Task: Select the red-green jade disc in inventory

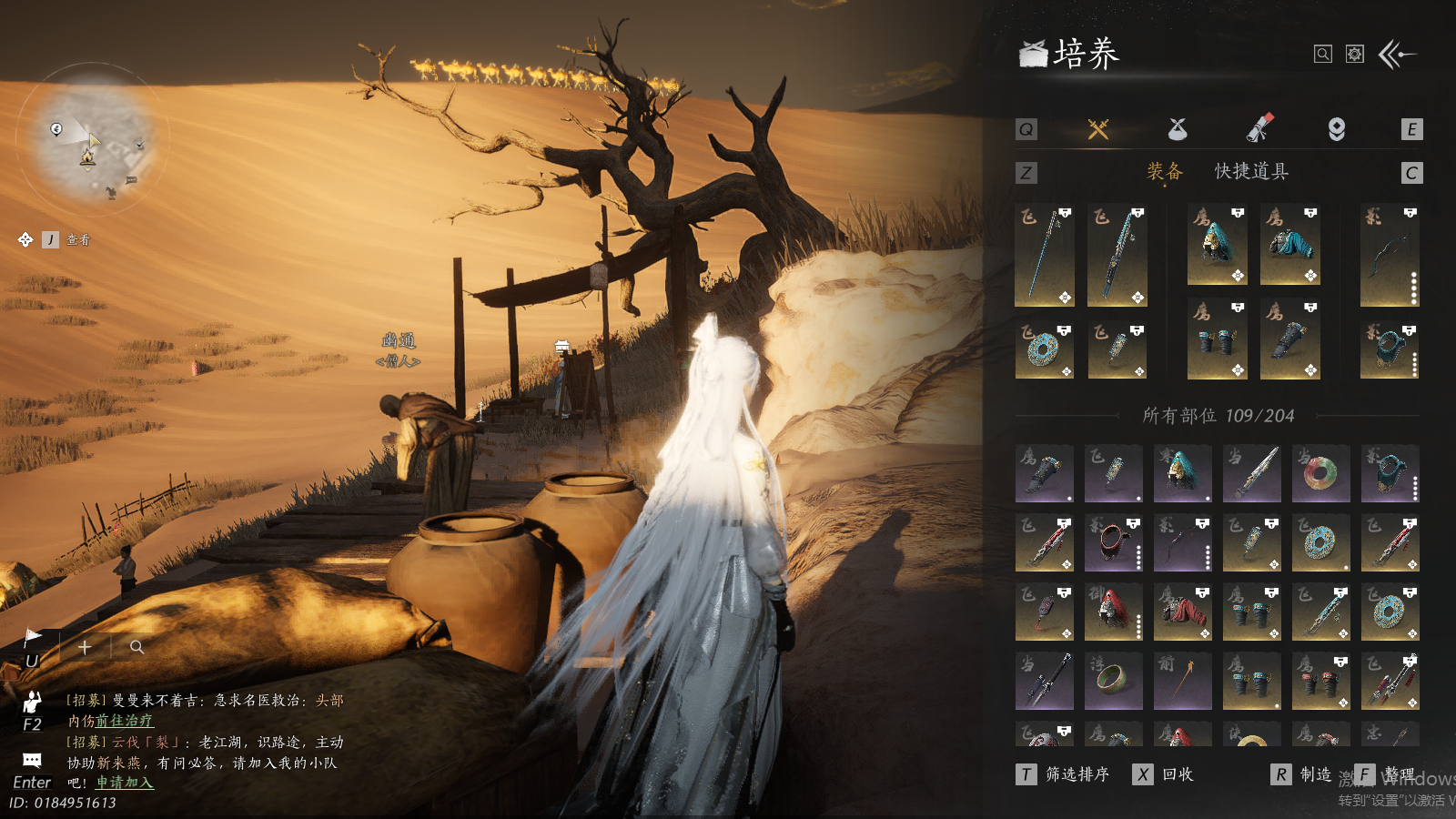Action: click(1320, 473)
